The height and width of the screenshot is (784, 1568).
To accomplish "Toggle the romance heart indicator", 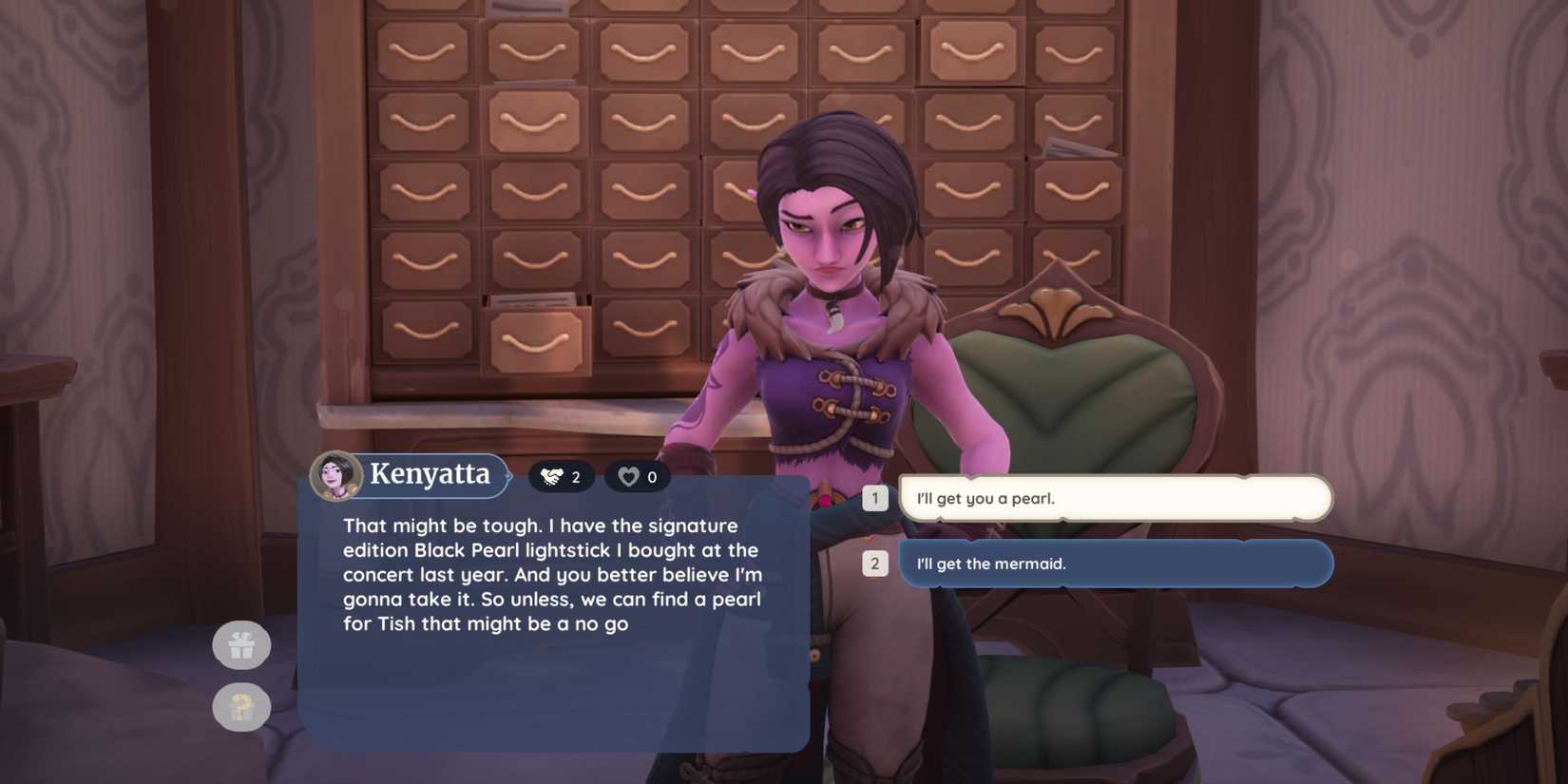I will (x=627, y=476).
